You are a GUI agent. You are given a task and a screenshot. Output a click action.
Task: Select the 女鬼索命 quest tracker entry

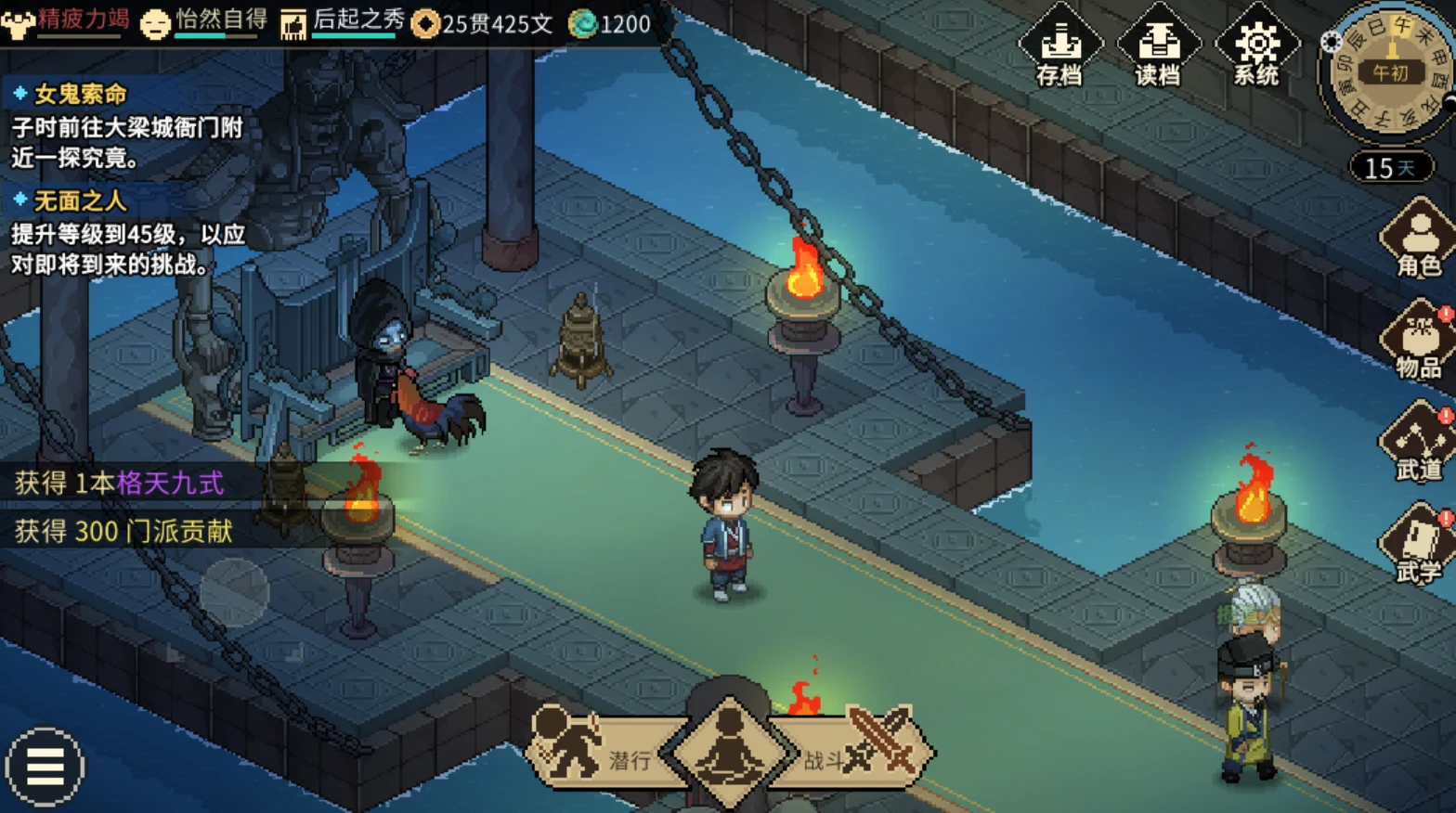[x=80, y=94]
